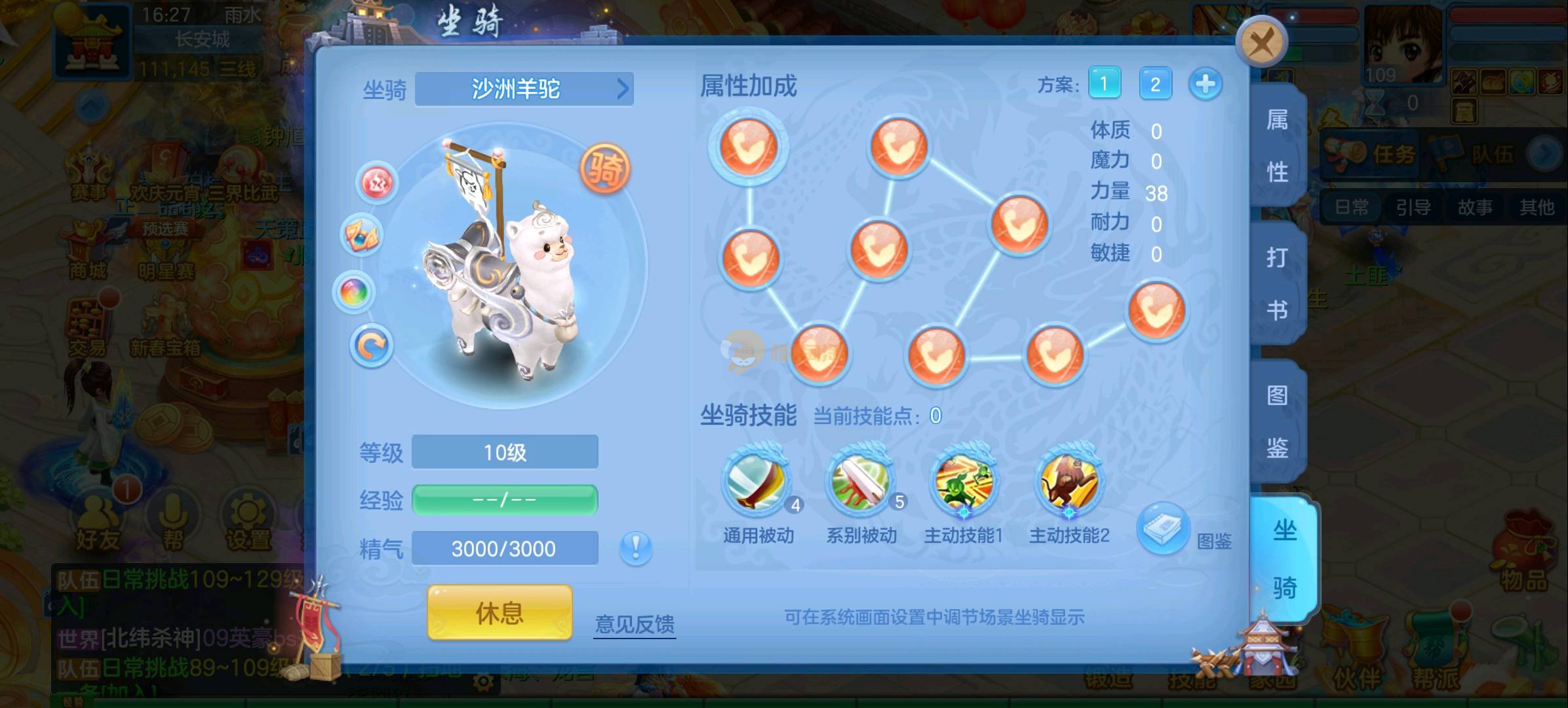Click the orange 骑 ride button
The image size is (1568, 708).
click(x=604, y=168)
